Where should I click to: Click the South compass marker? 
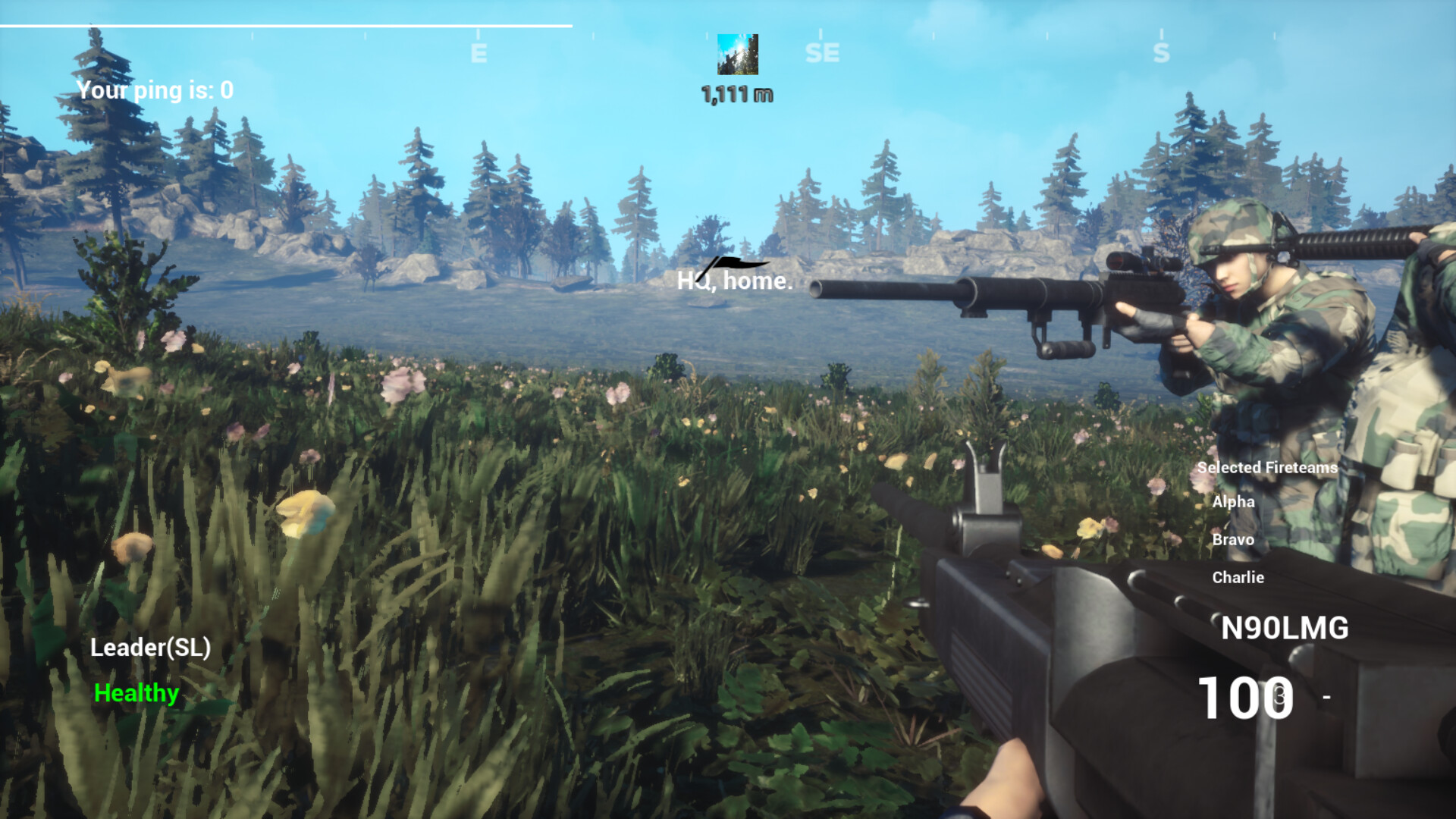(x=1160, y=52)
